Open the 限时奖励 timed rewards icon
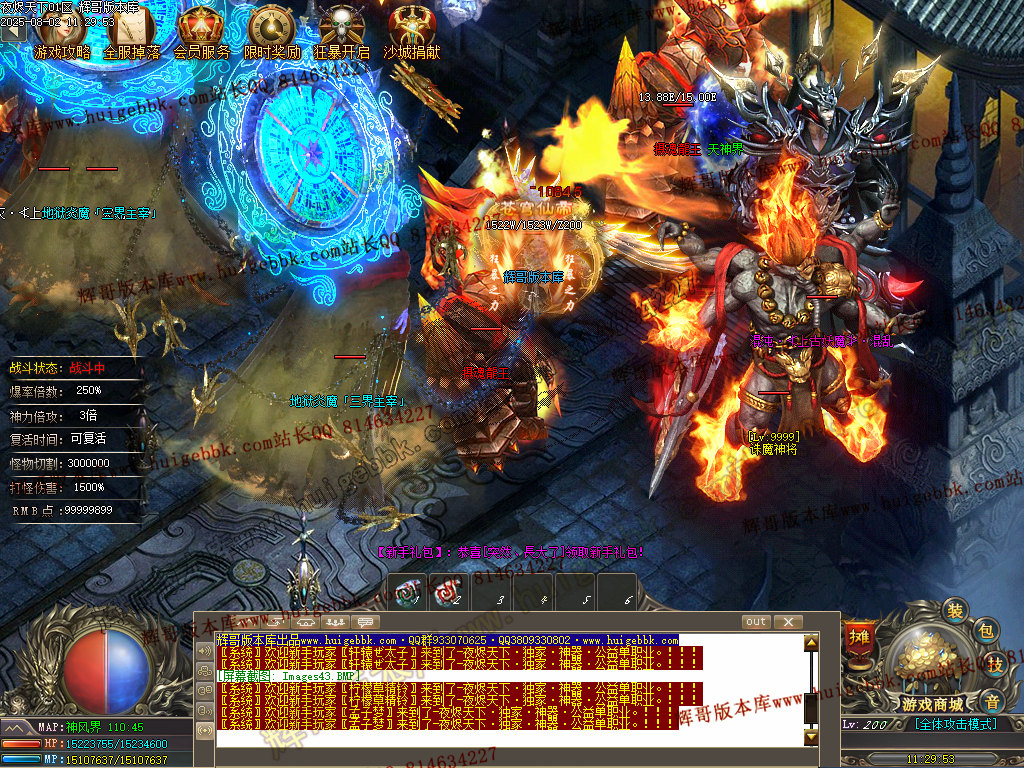This screenshot has height=768, width=1024. coord(272,32)
